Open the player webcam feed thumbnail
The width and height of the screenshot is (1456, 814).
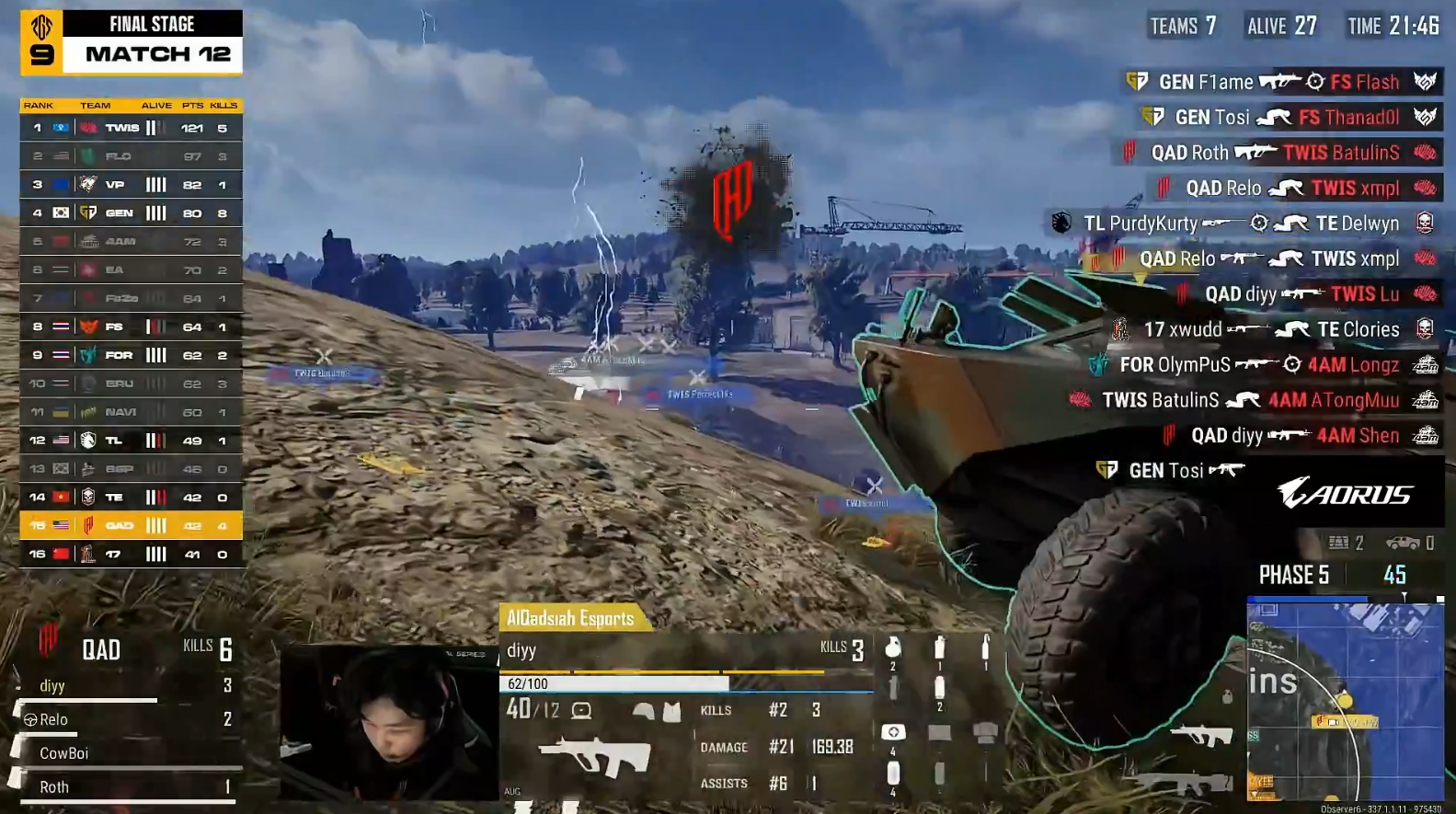click(388, 723)
